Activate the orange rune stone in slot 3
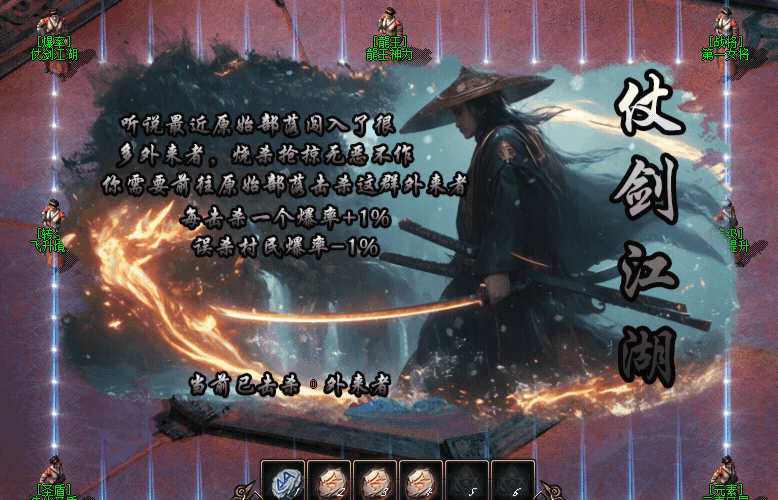This screenshot has height=500, width=778. tap(375, 482)
